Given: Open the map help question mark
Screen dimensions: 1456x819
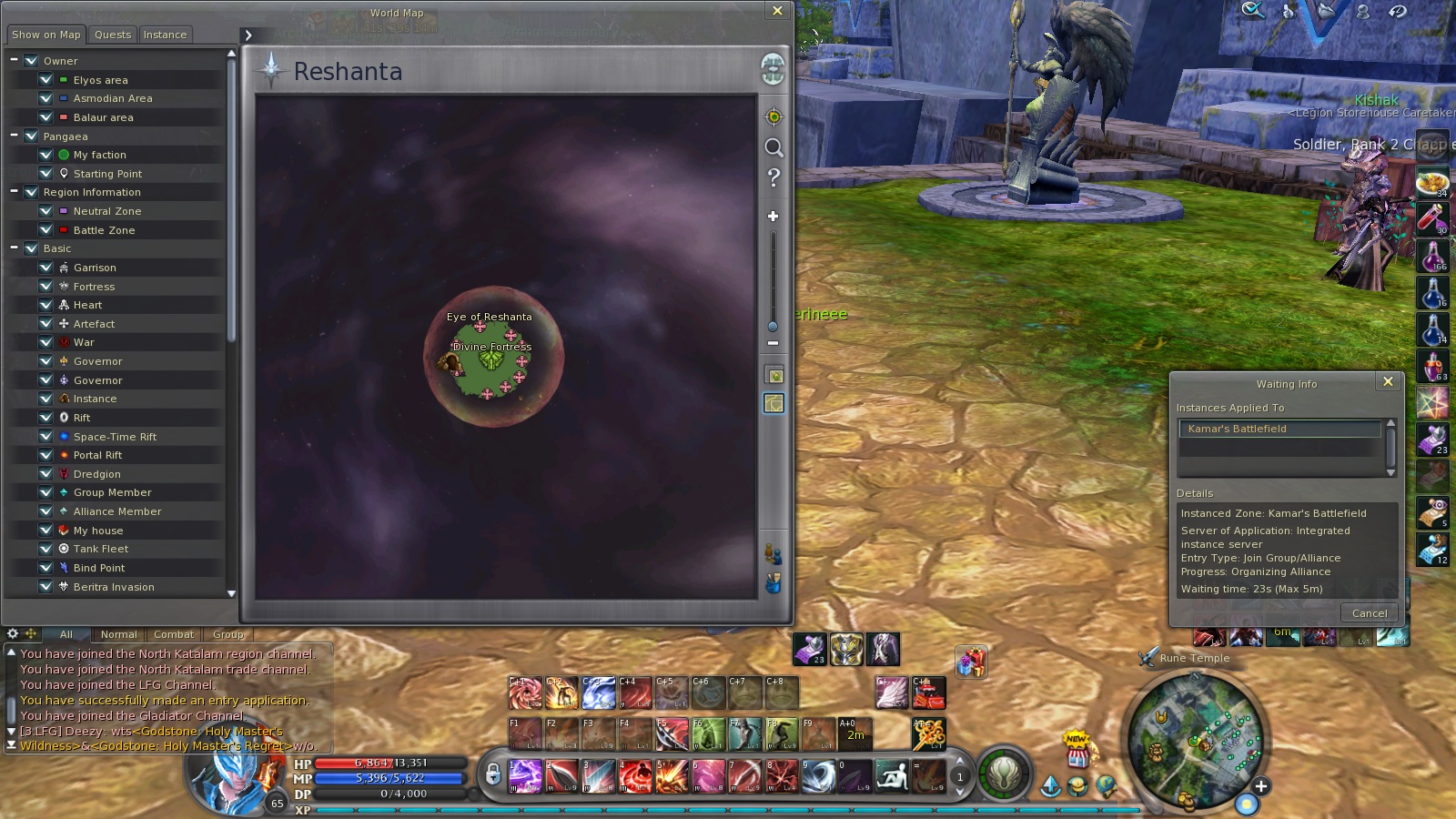Looking at the screenshot, I should click(x=773, y=177).
